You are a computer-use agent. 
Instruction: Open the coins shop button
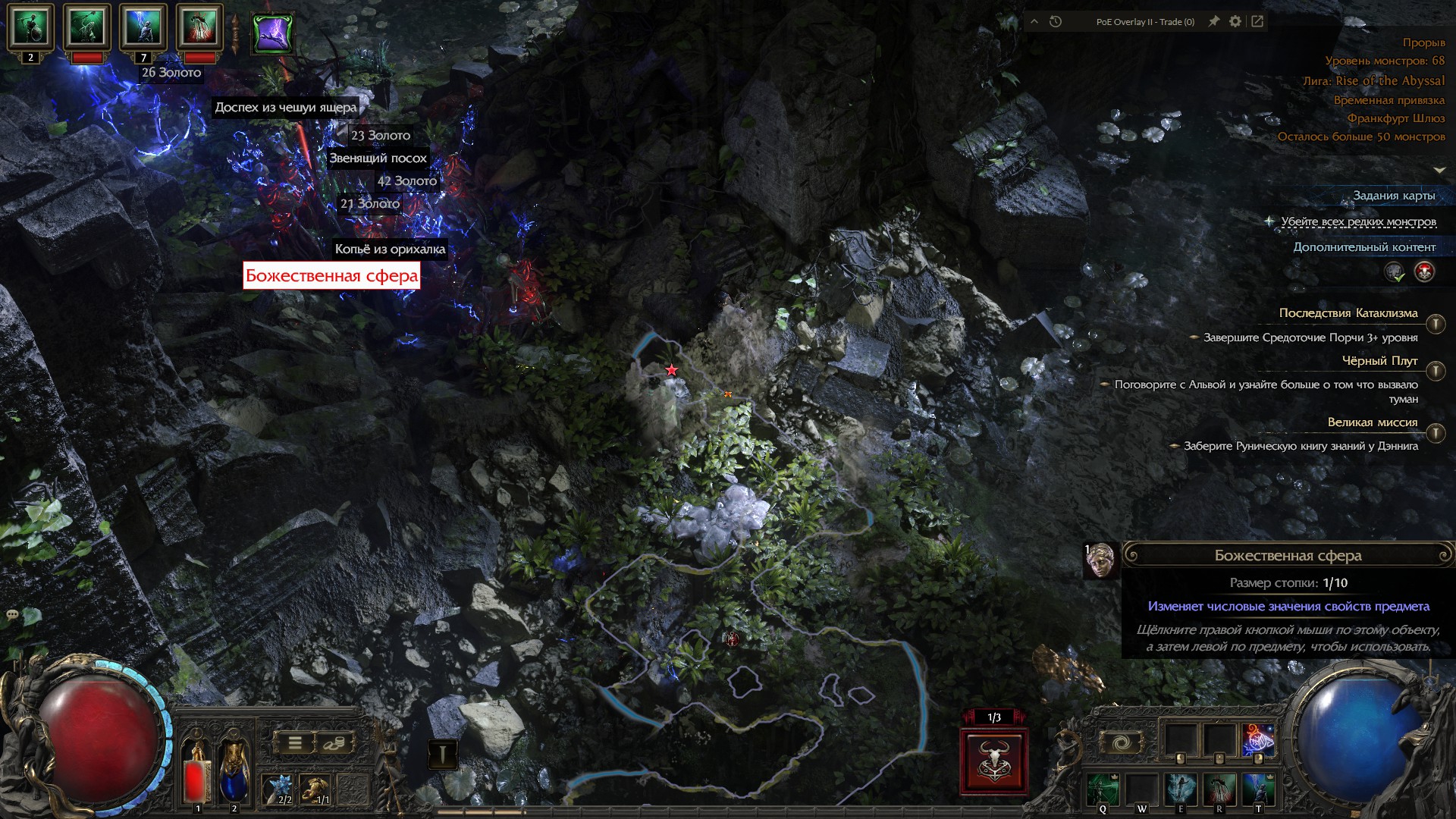[333, 743]
